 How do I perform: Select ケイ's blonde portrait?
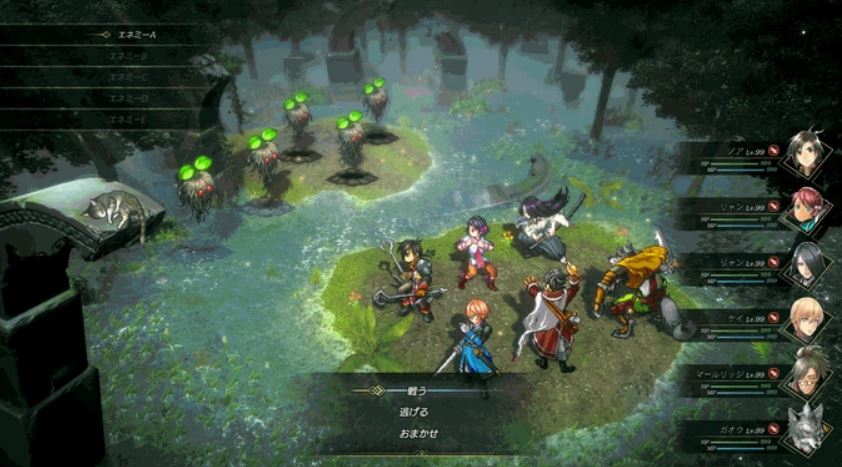click(x=807, y=318)
